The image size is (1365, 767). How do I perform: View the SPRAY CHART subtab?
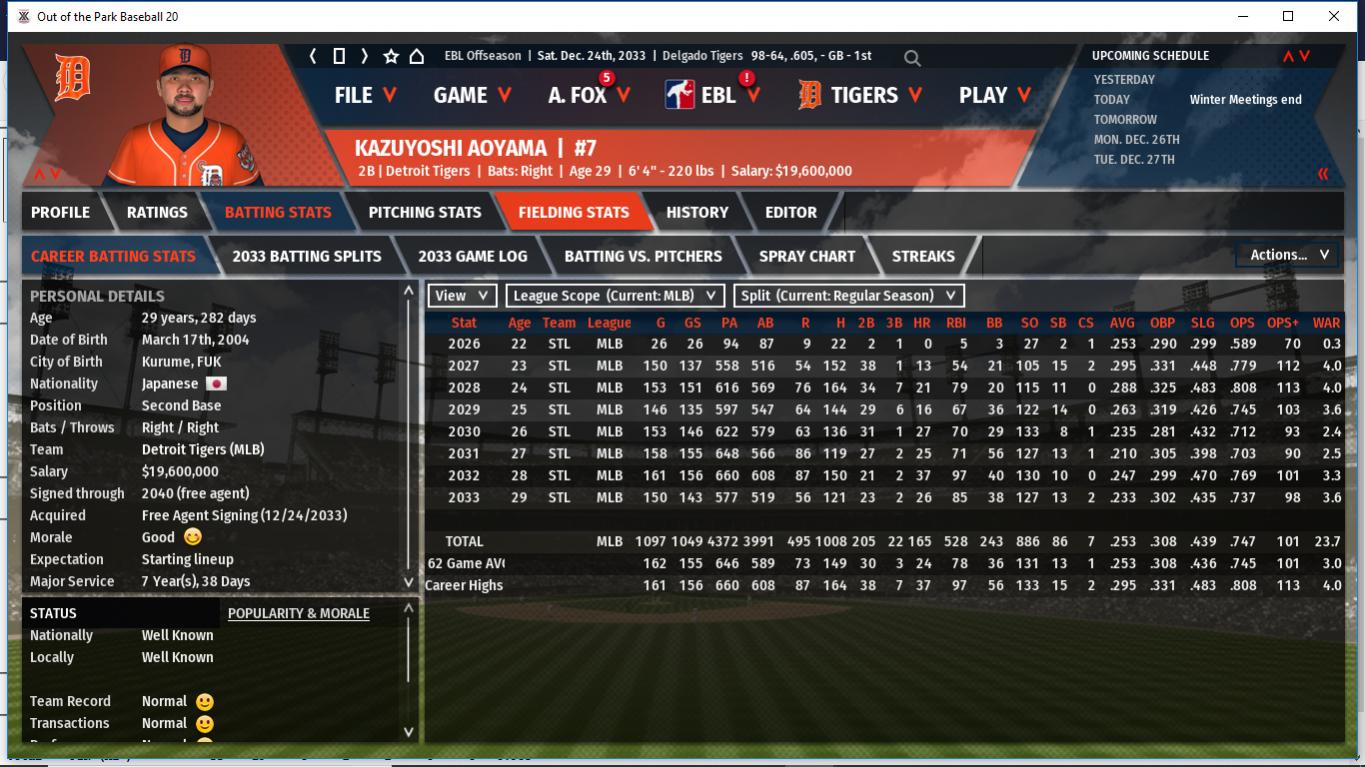[x=807, y=256]
